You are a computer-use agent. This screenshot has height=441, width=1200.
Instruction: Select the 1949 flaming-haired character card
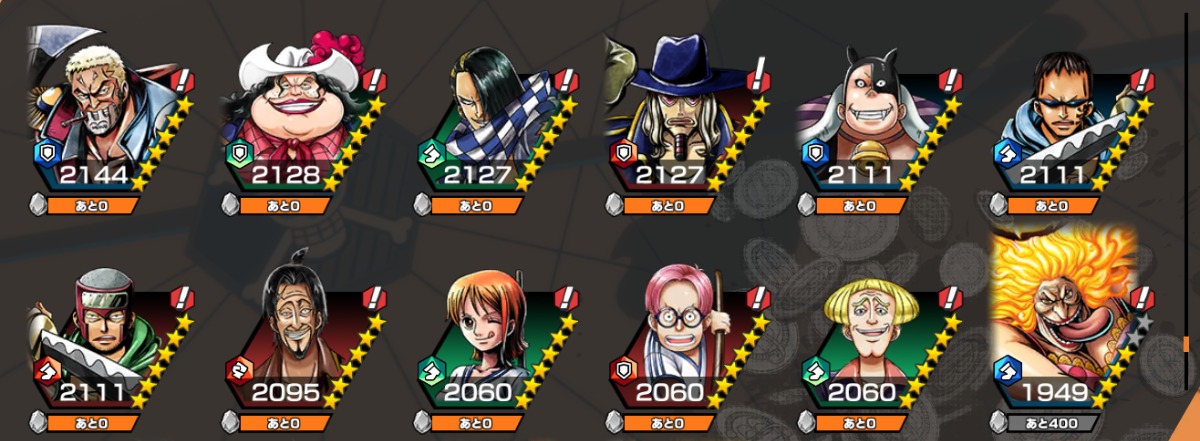click(x=1065, y=320)
